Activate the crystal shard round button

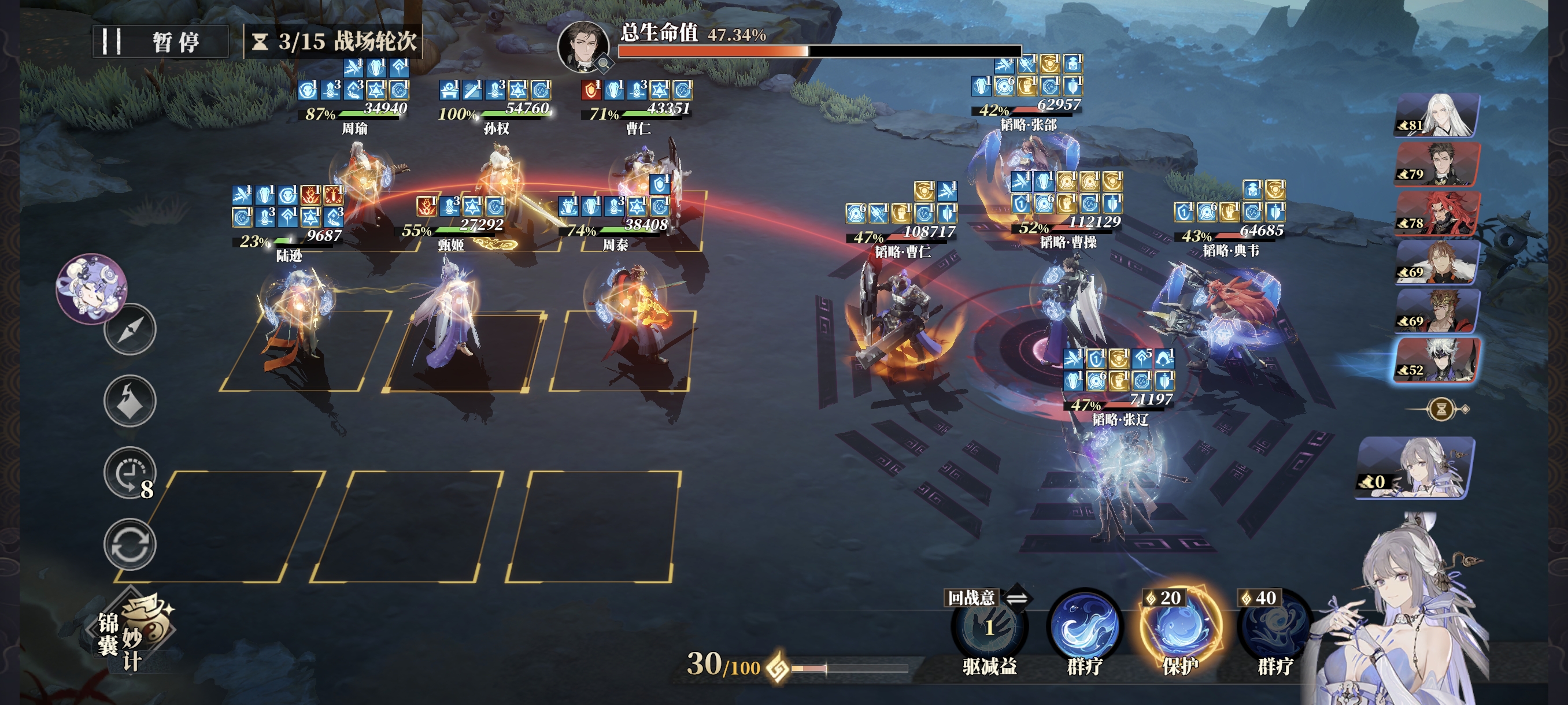(x=130, y=402)
